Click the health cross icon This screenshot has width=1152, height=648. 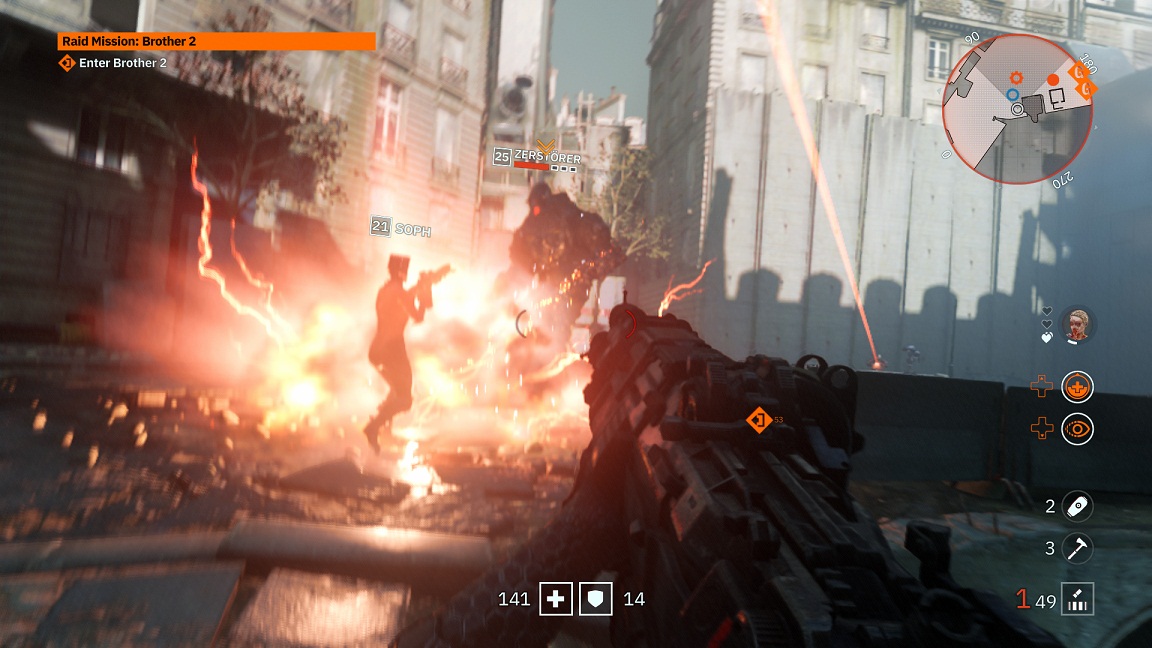click(556, 599)
